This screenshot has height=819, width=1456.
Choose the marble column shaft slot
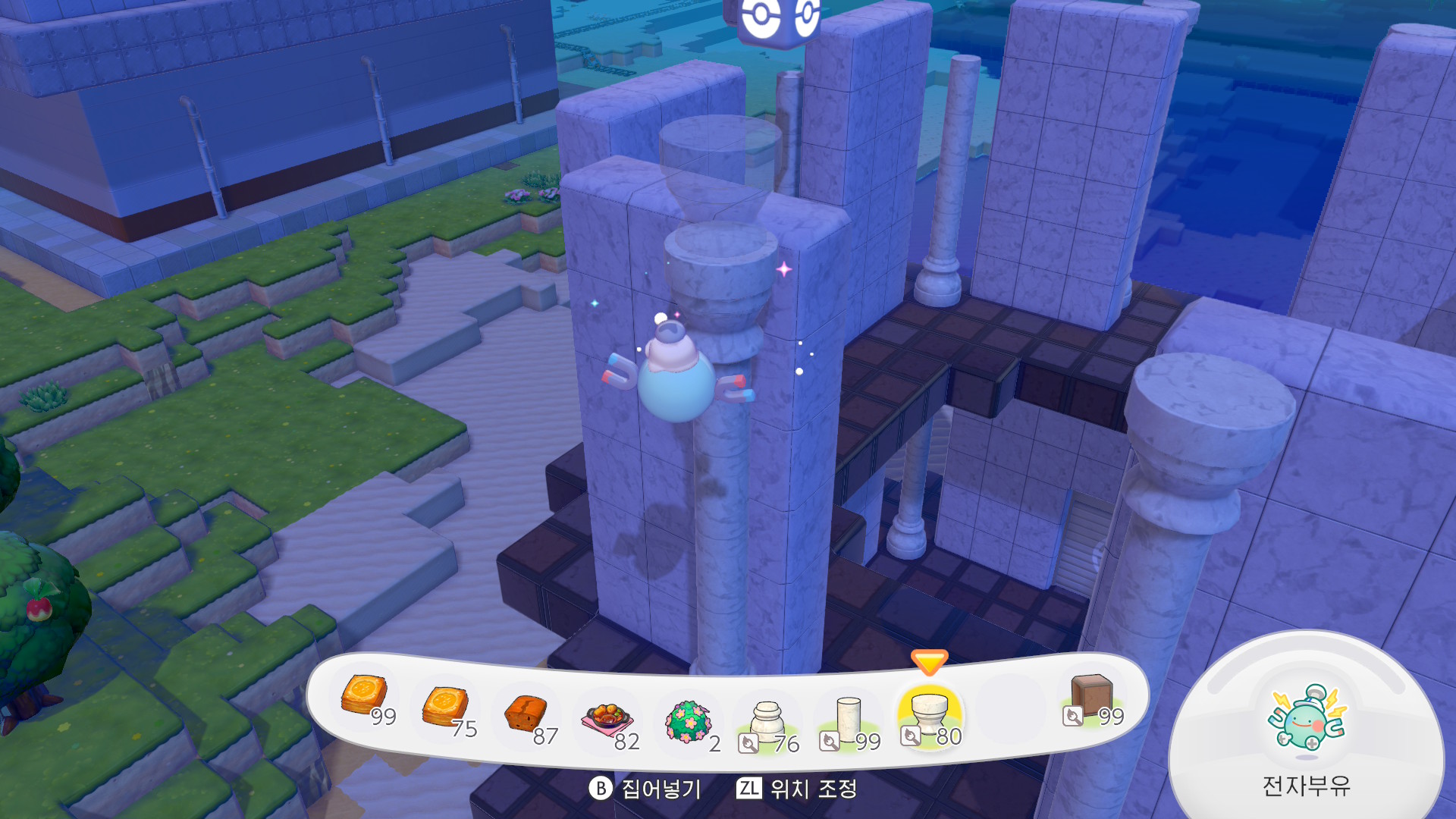click(x=849, y=720)
